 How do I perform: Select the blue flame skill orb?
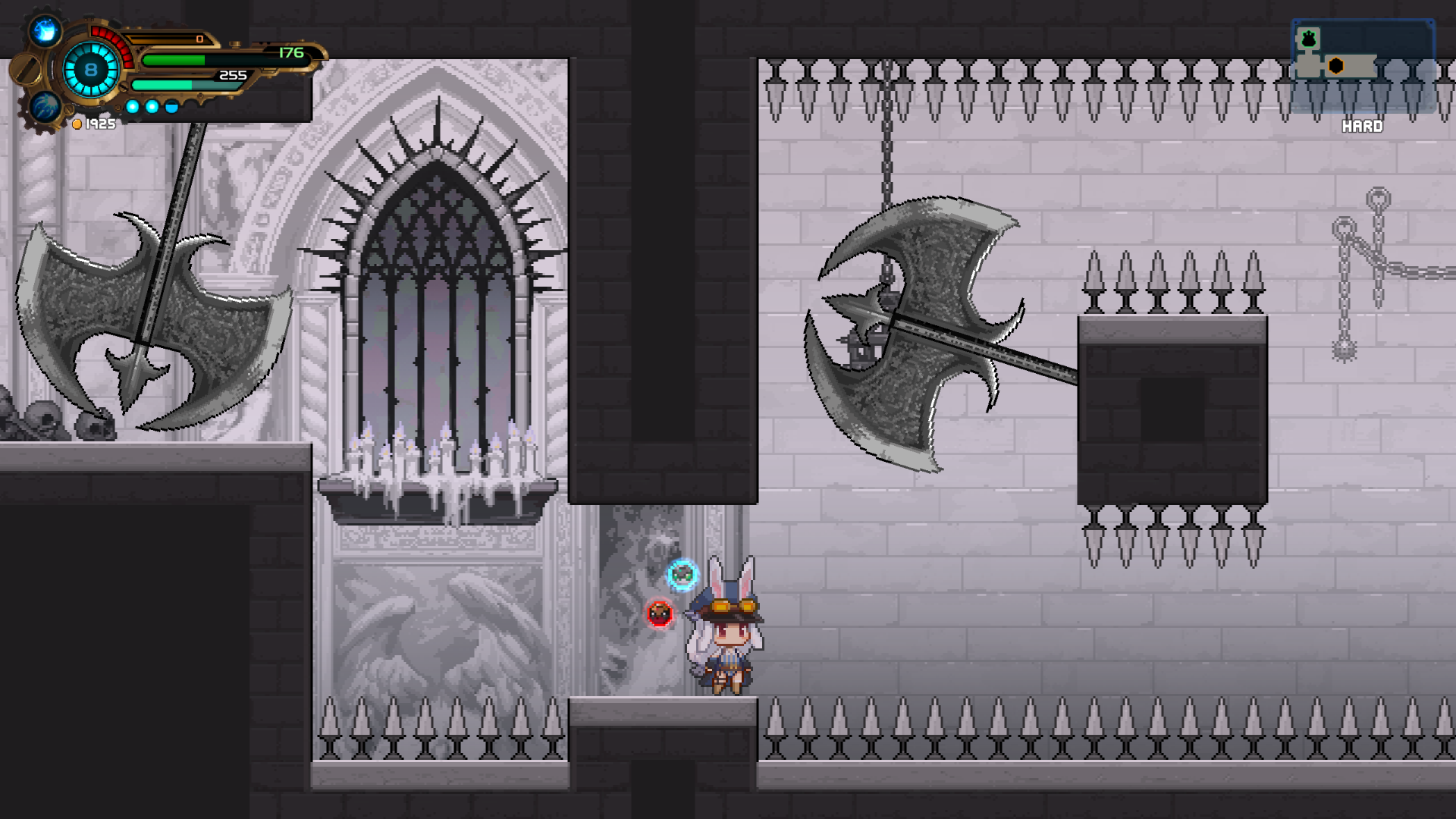click(45, 31)
